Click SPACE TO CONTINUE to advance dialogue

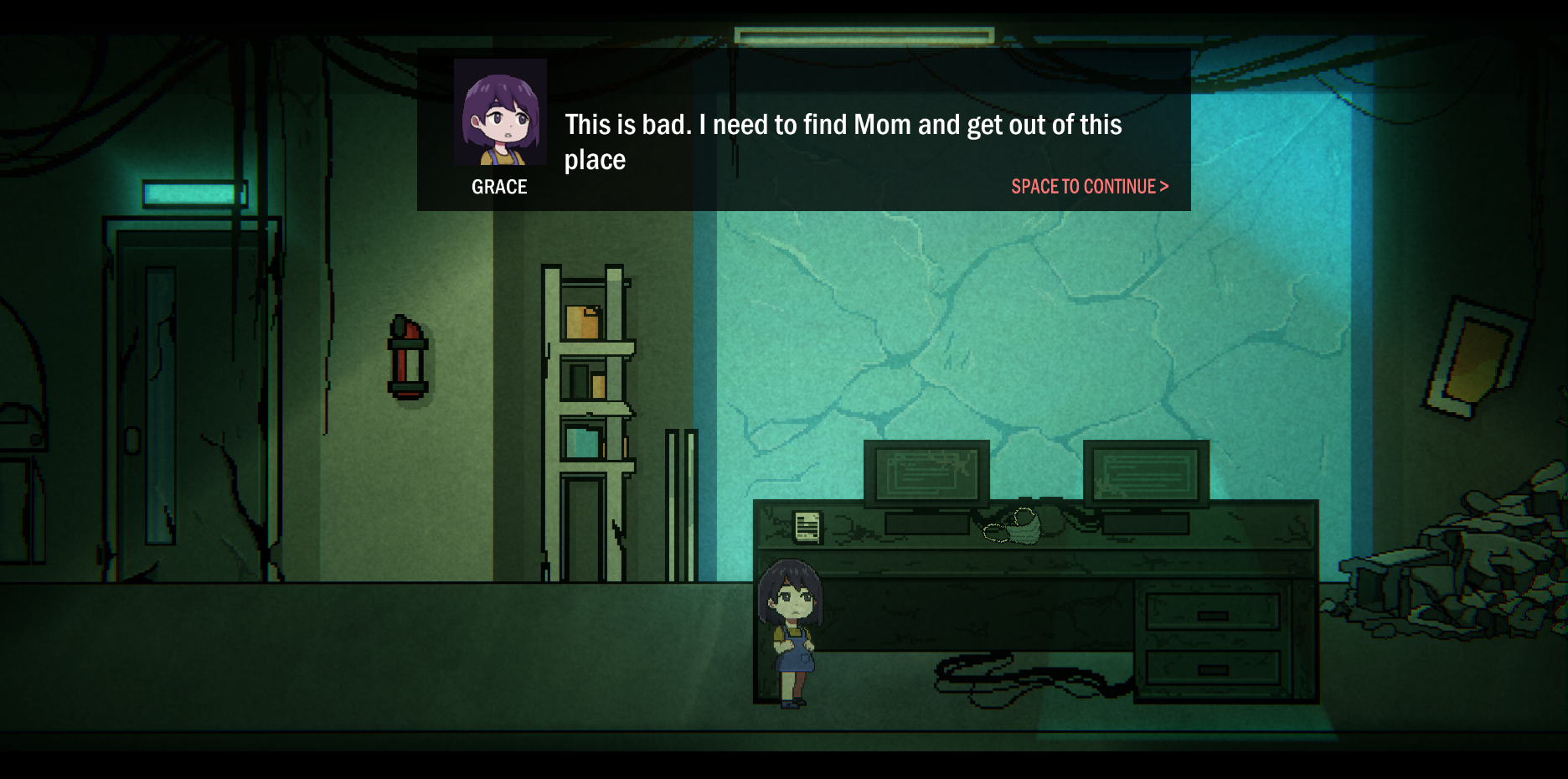(1089, 187)
